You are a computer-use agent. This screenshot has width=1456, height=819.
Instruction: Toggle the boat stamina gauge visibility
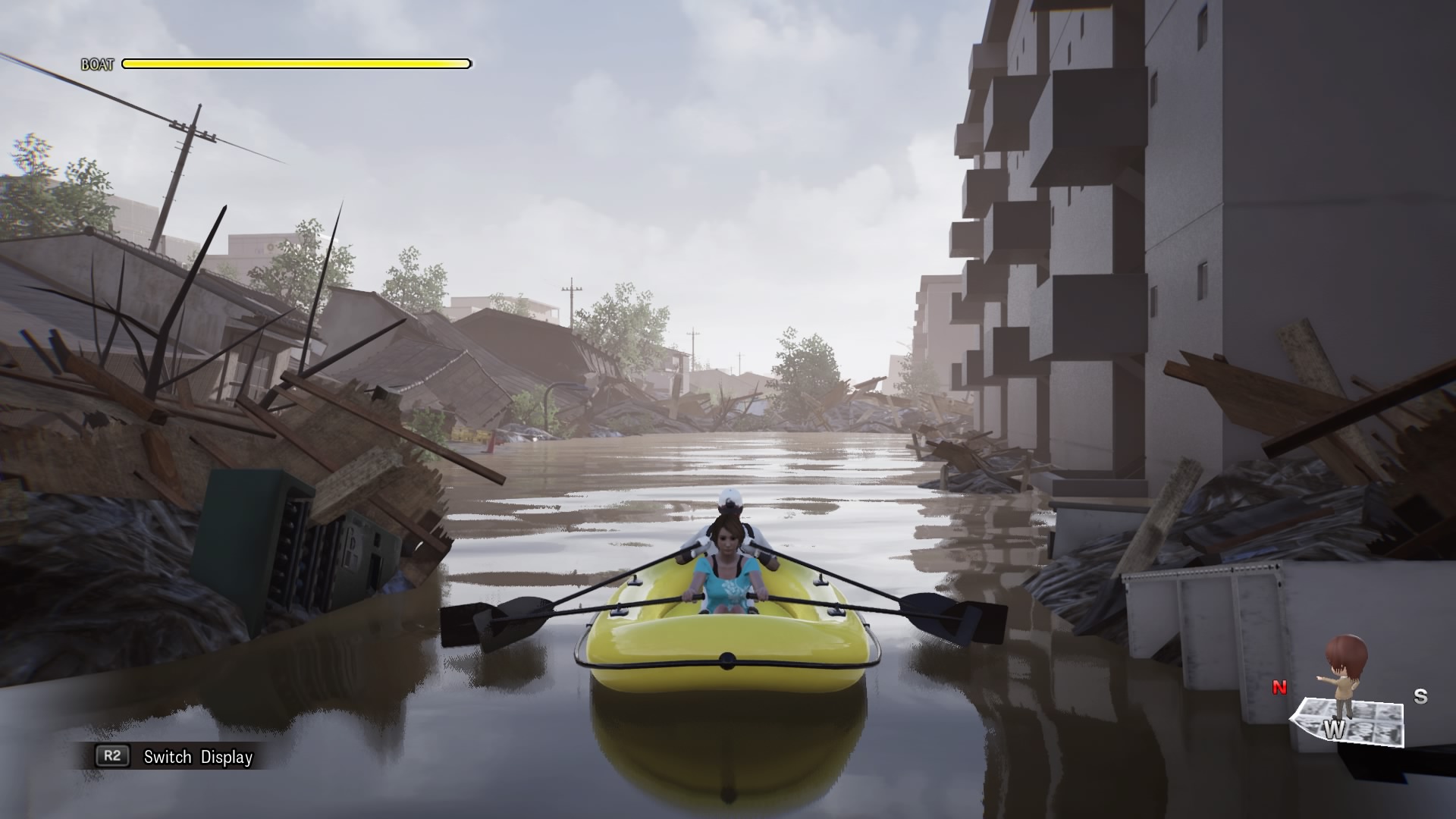tap(296, 64)
